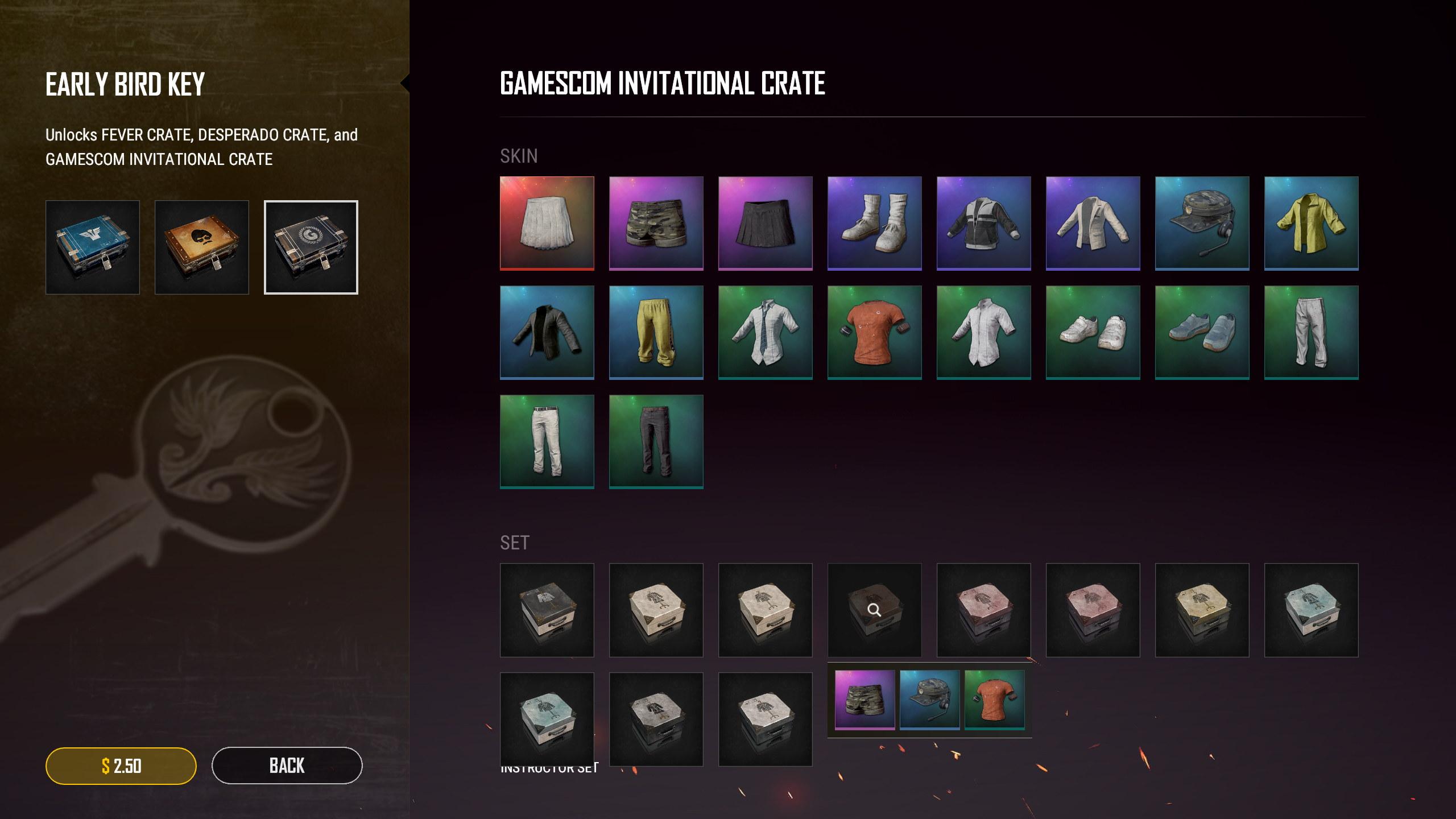View the white pleated skirt skin
The width and height of the screenshot is (1456, 819).
pyautogui.click(x=547, y=223)
